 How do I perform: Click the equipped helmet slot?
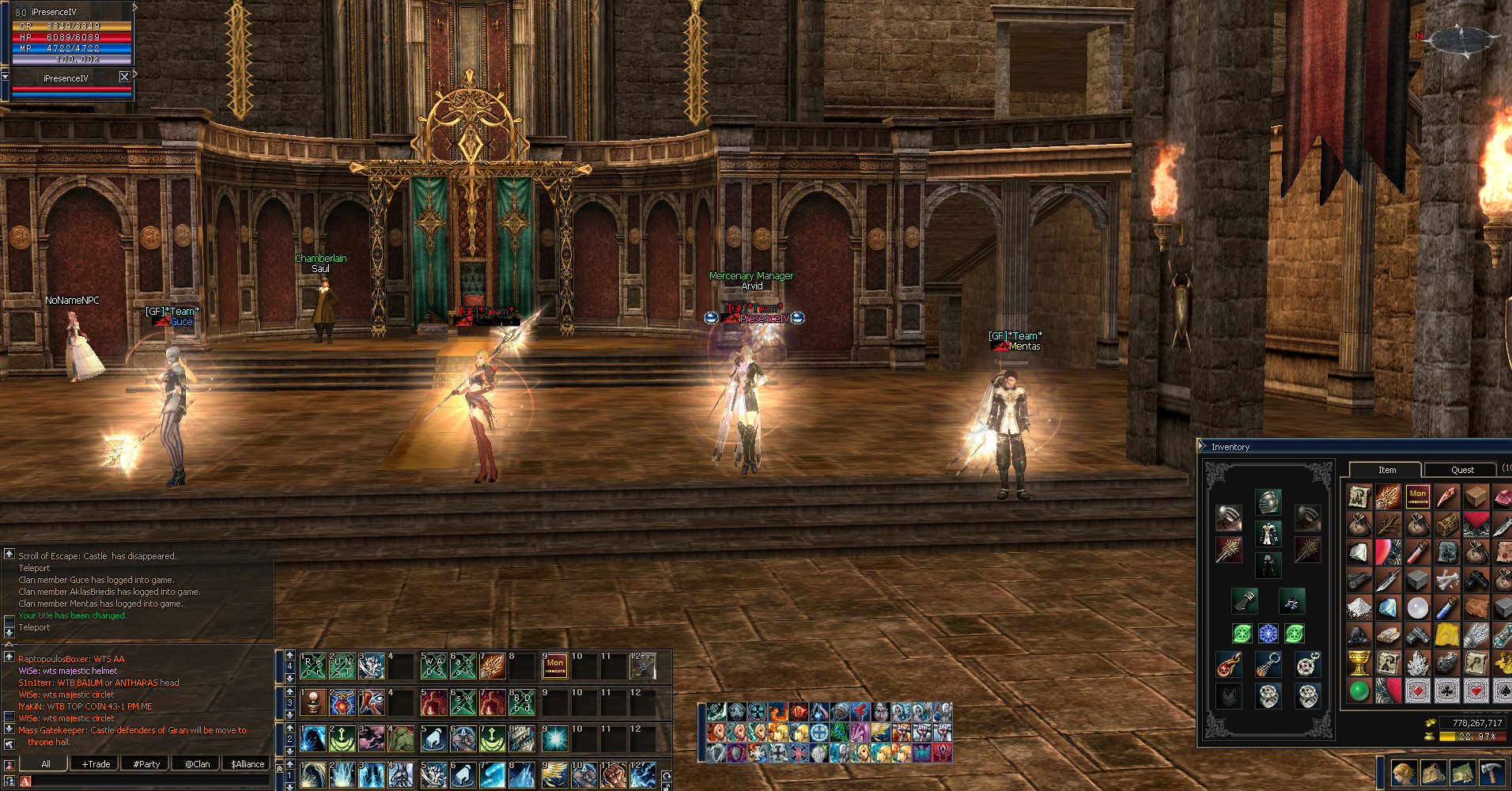1268,501
